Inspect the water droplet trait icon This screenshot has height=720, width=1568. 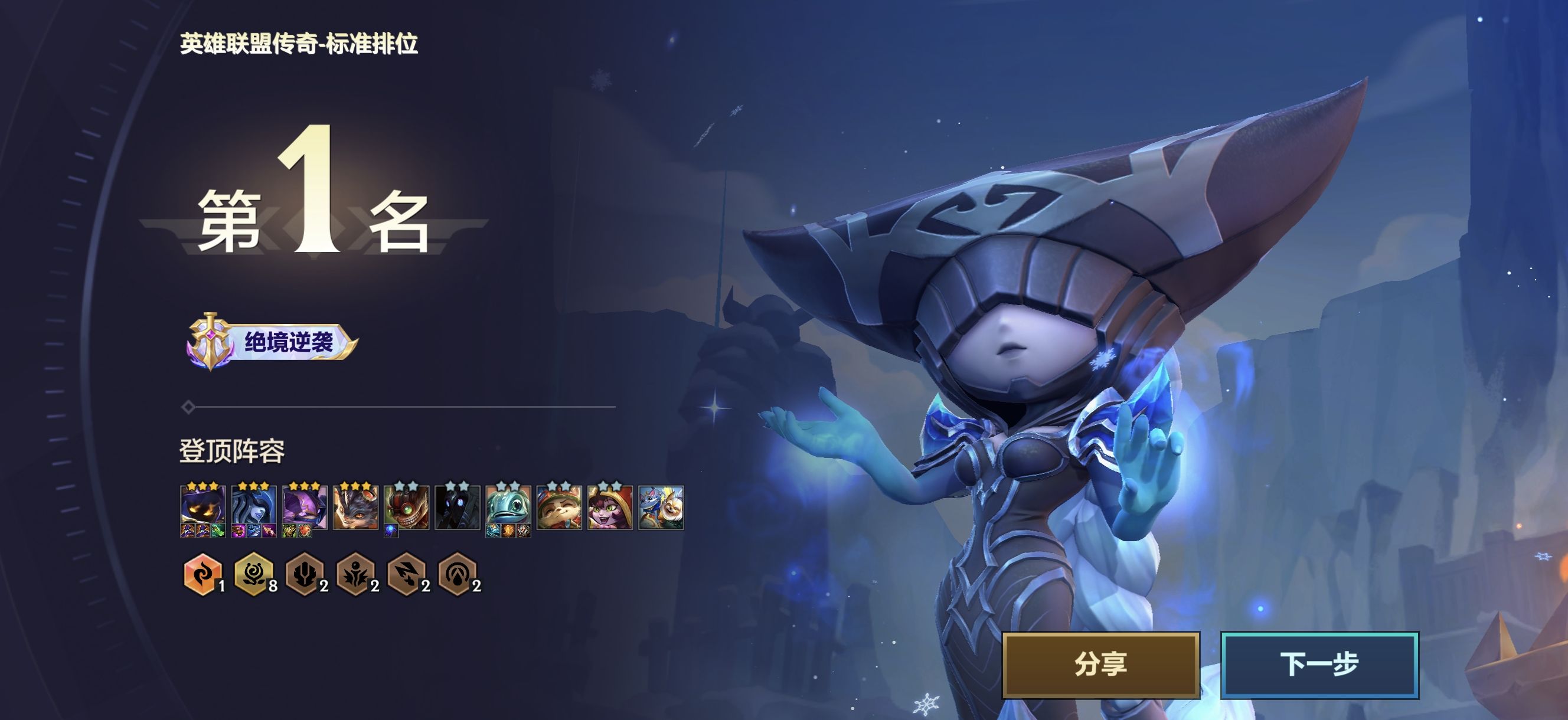[x=457, y=574]
